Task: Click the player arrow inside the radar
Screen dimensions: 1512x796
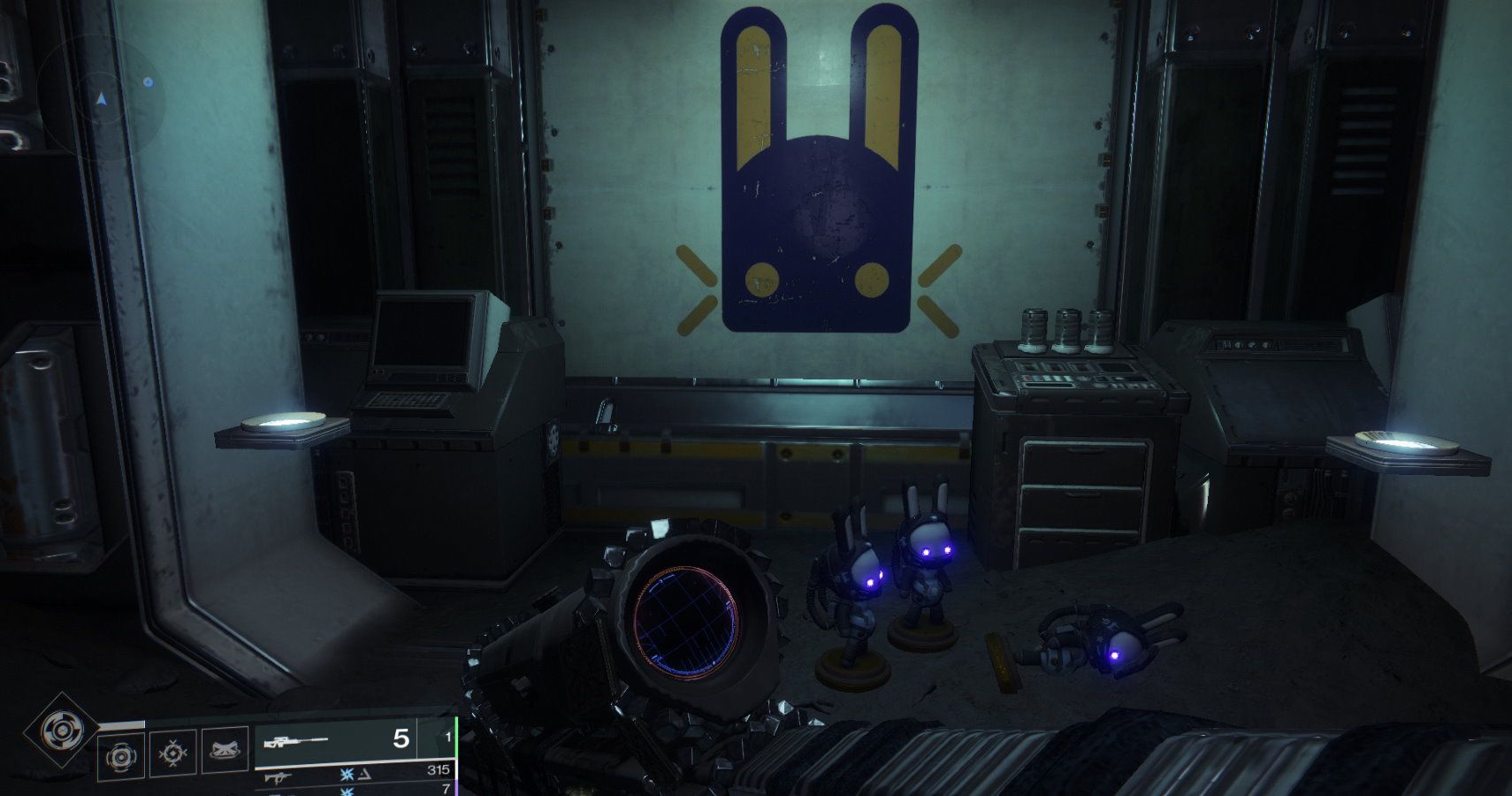Action: coord(99,99)
